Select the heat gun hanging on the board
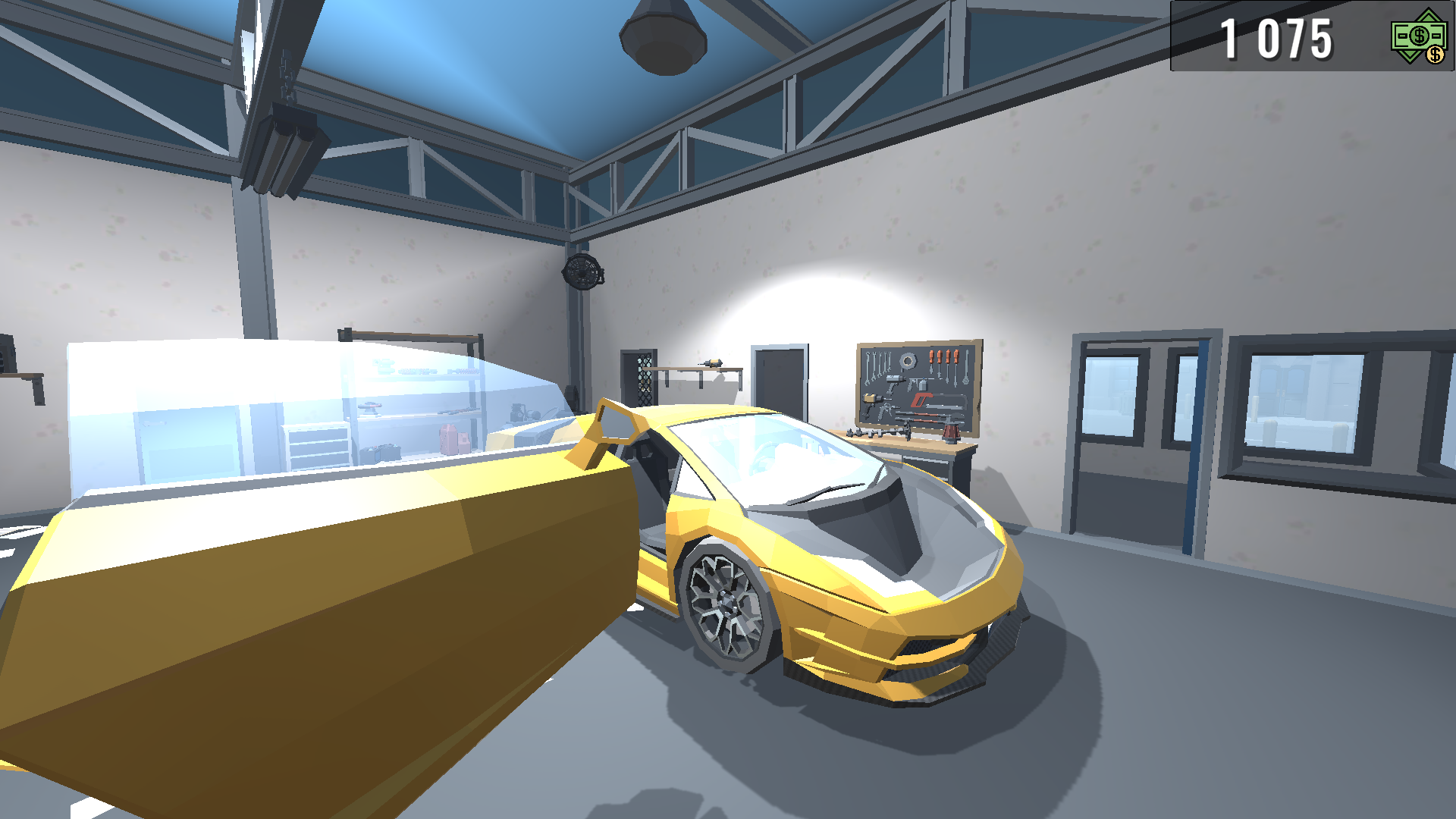This screenshot has height=819, width=1456. (895, 379)
